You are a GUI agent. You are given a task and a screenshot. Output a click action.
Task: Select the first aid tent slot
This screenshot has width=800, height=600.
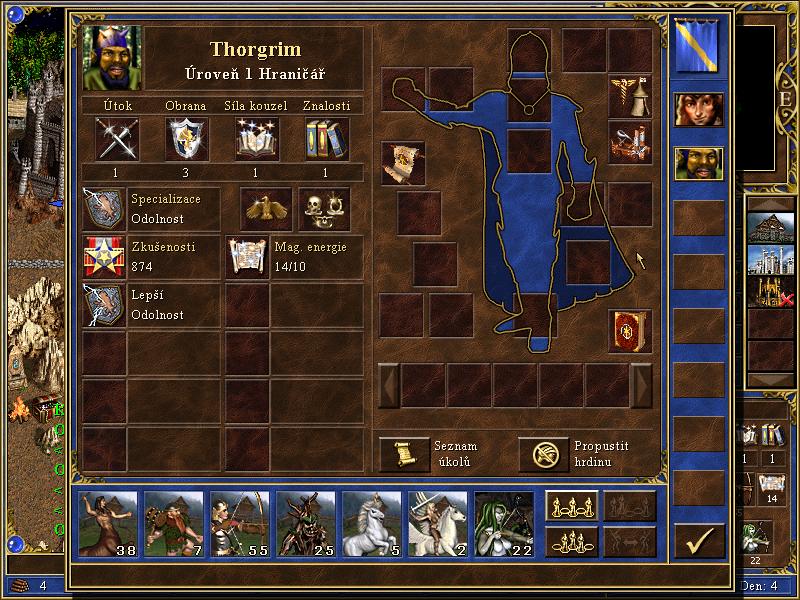pyautogui.click(x=630, y=95)
